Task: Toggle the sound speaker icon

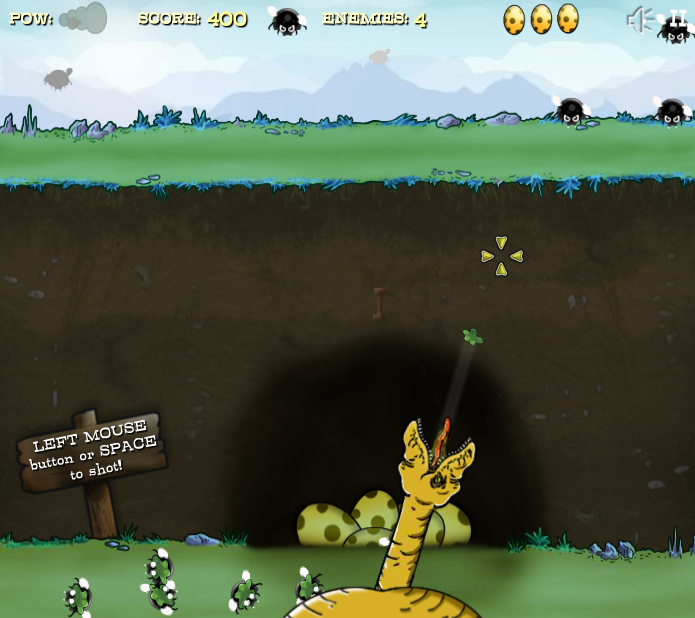Action: pos(639,19)
